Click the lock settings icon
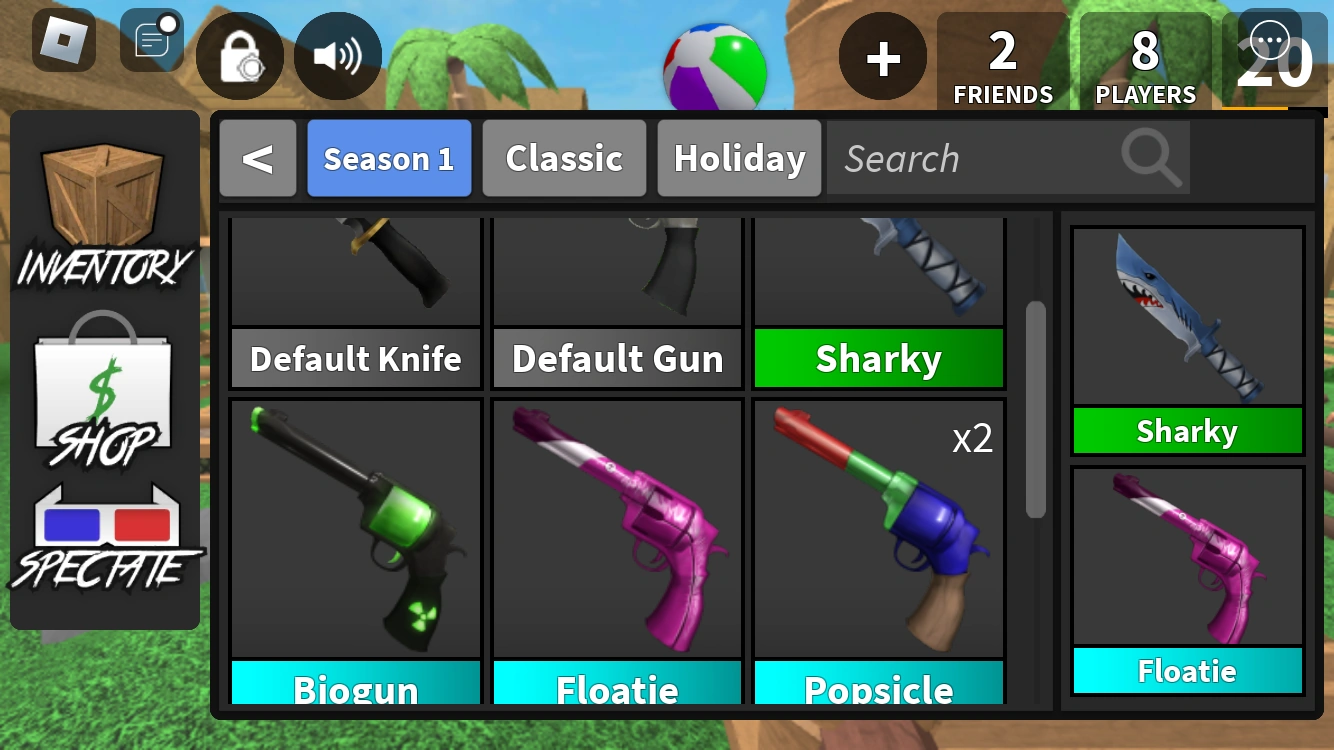 [x=239, y=55]
